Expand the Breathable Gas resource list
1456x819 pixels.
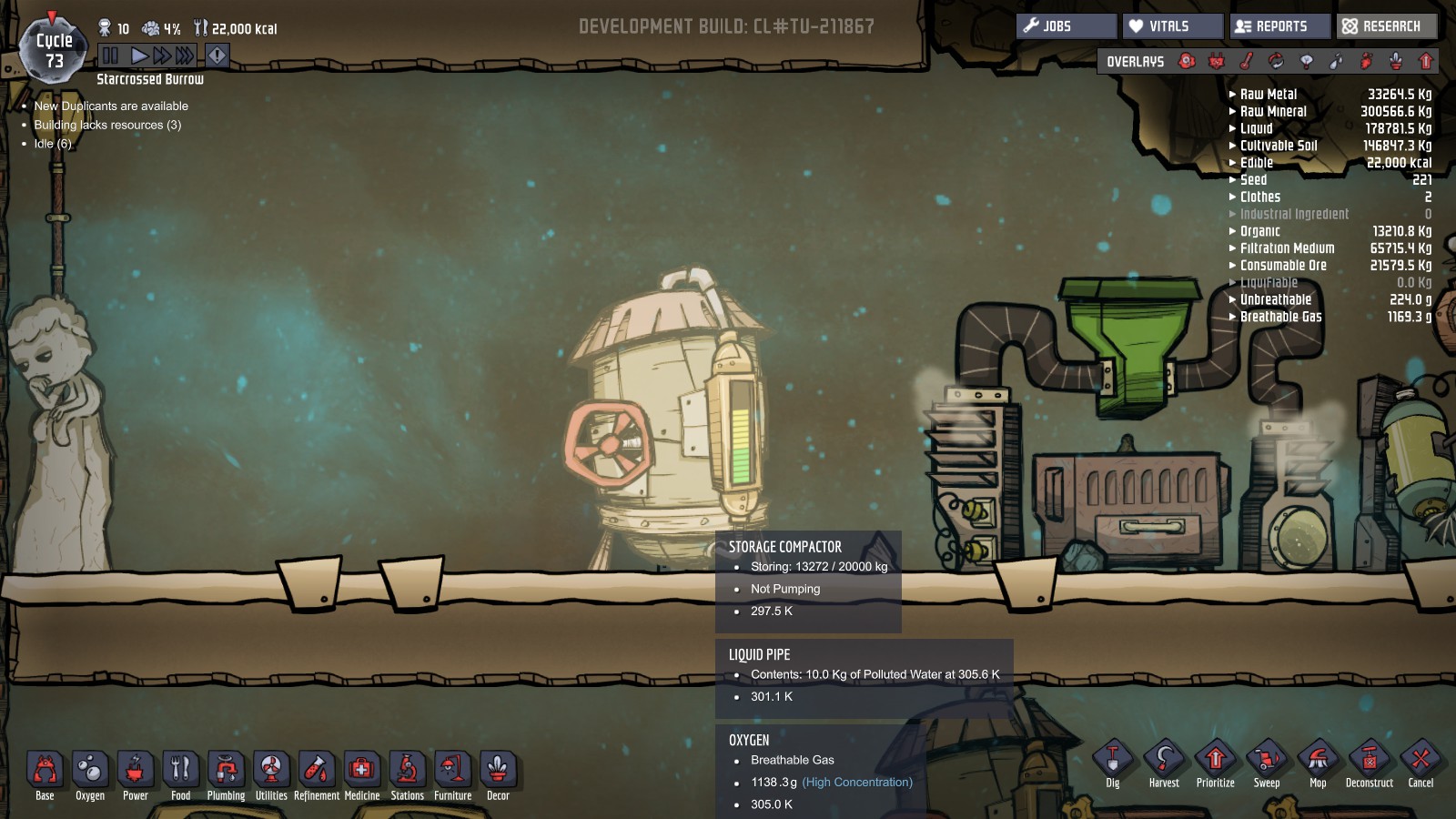pos(1280,317)
